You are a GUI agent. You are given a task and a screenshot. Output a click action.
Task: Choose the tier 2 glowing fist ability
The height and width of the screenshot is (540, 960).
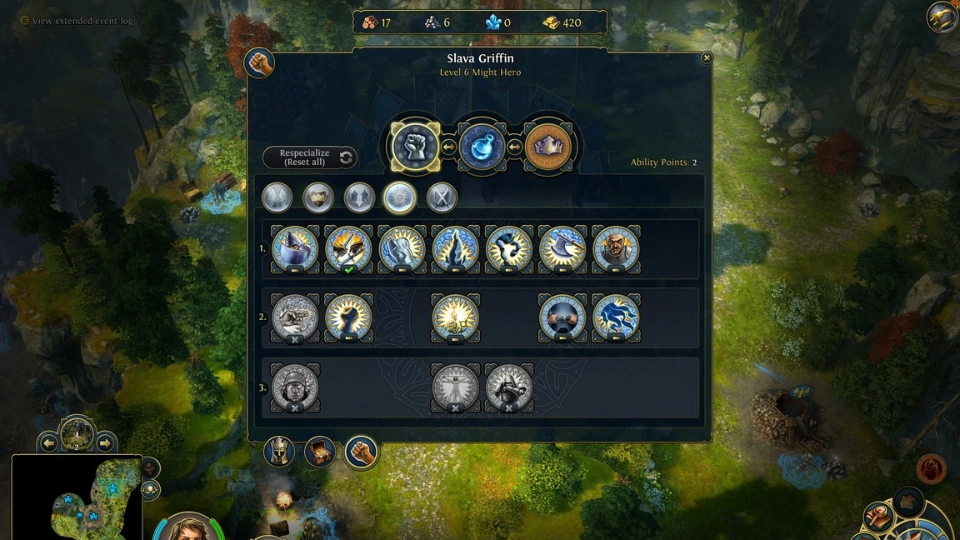tap(348, 317)
